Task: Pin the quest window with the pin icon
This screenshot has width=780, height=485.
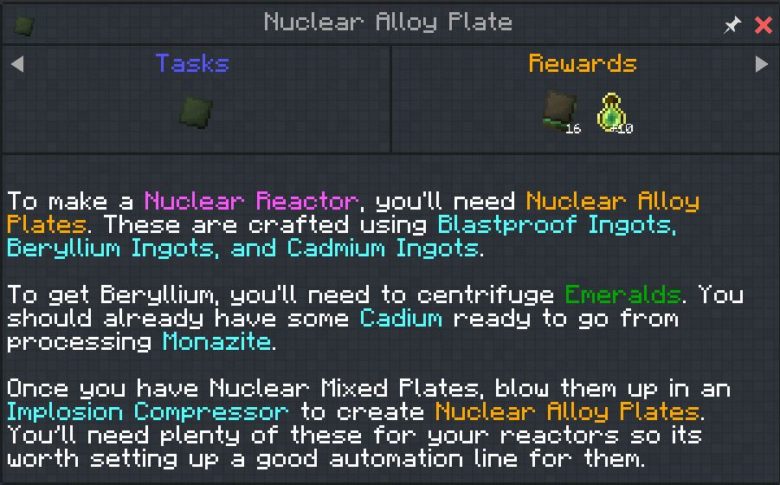Action: [x=732, y=25]
